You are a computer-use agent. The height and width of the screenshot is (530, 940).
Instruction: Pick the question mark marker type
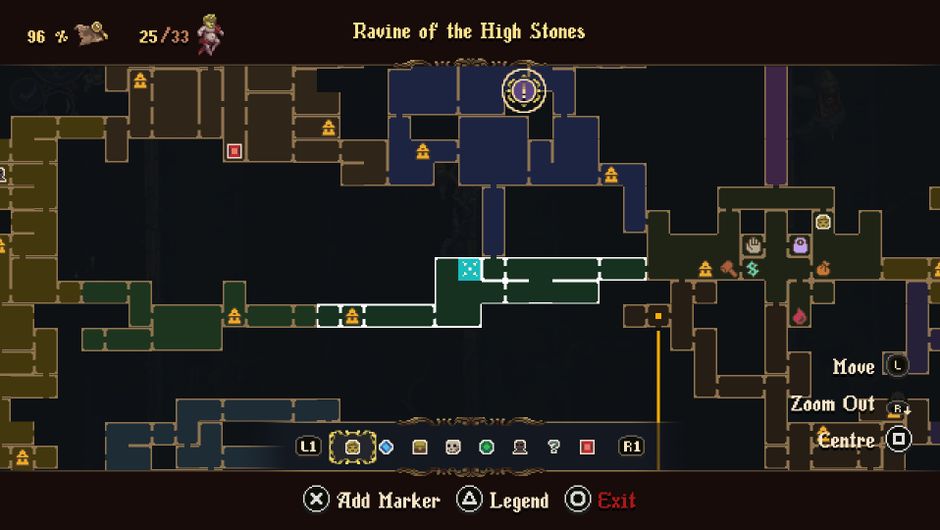(553, 447)
